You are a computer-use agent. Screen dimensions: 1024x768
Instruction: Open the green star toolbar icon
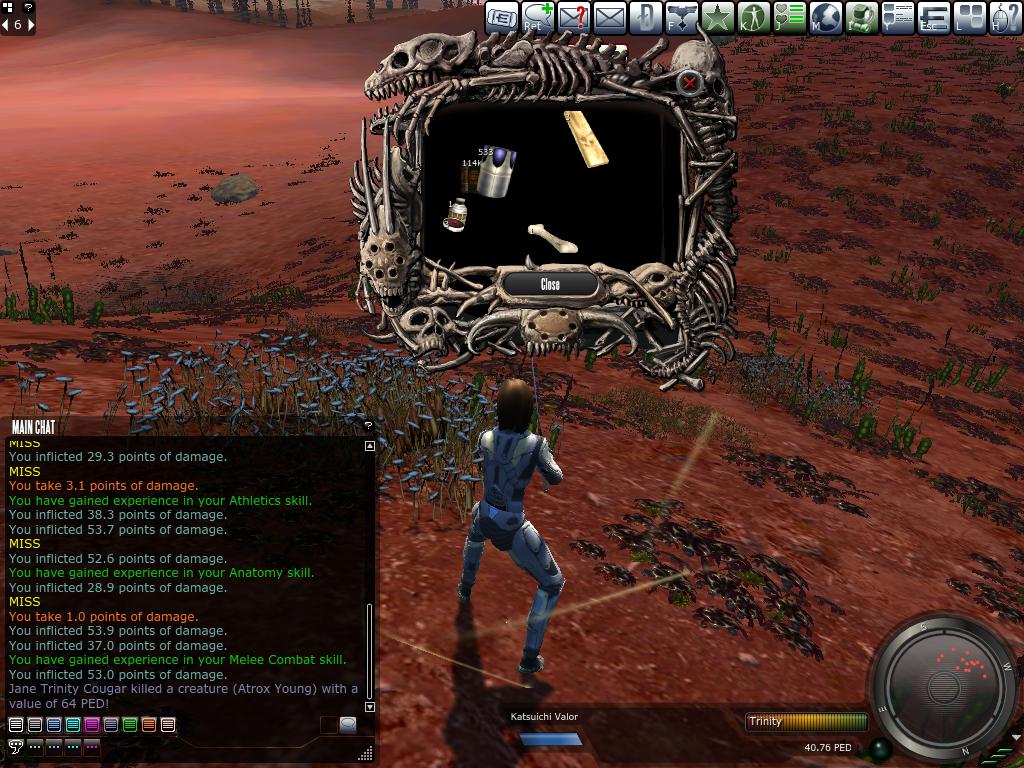718,18
